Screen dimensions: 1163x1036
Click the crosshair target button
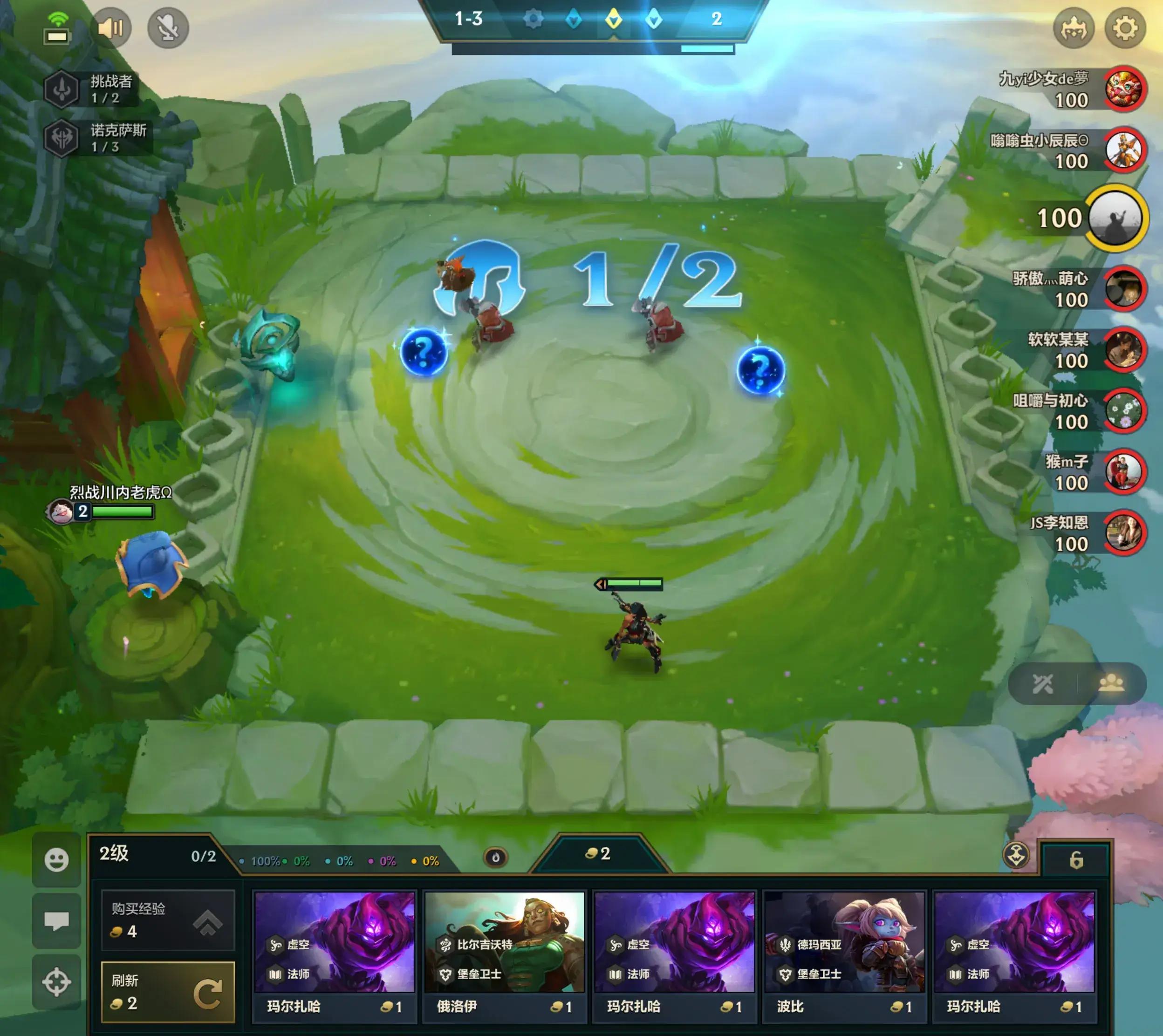56,982
